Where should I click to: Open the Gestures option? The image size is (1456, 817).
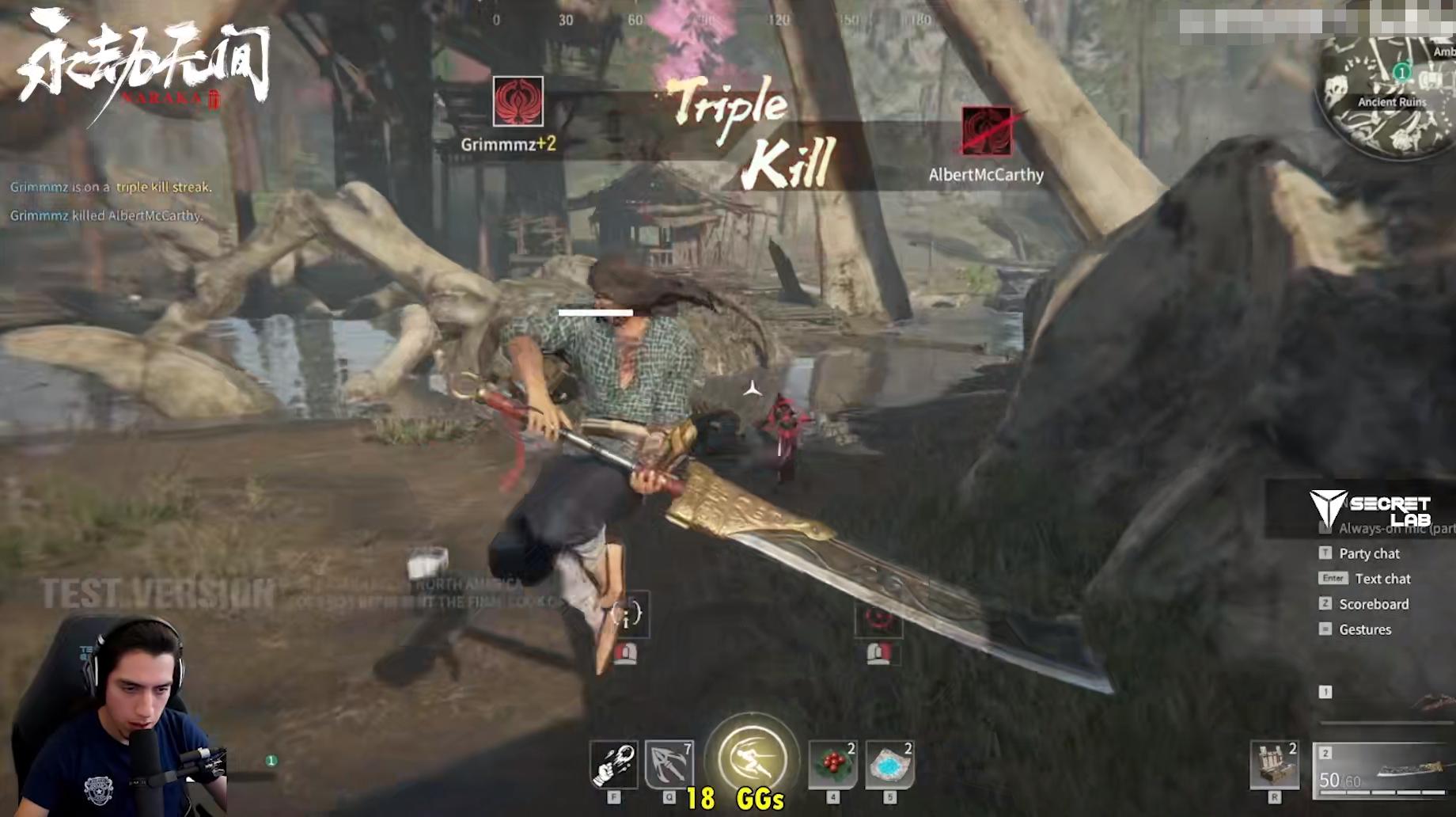(1365, 629)
